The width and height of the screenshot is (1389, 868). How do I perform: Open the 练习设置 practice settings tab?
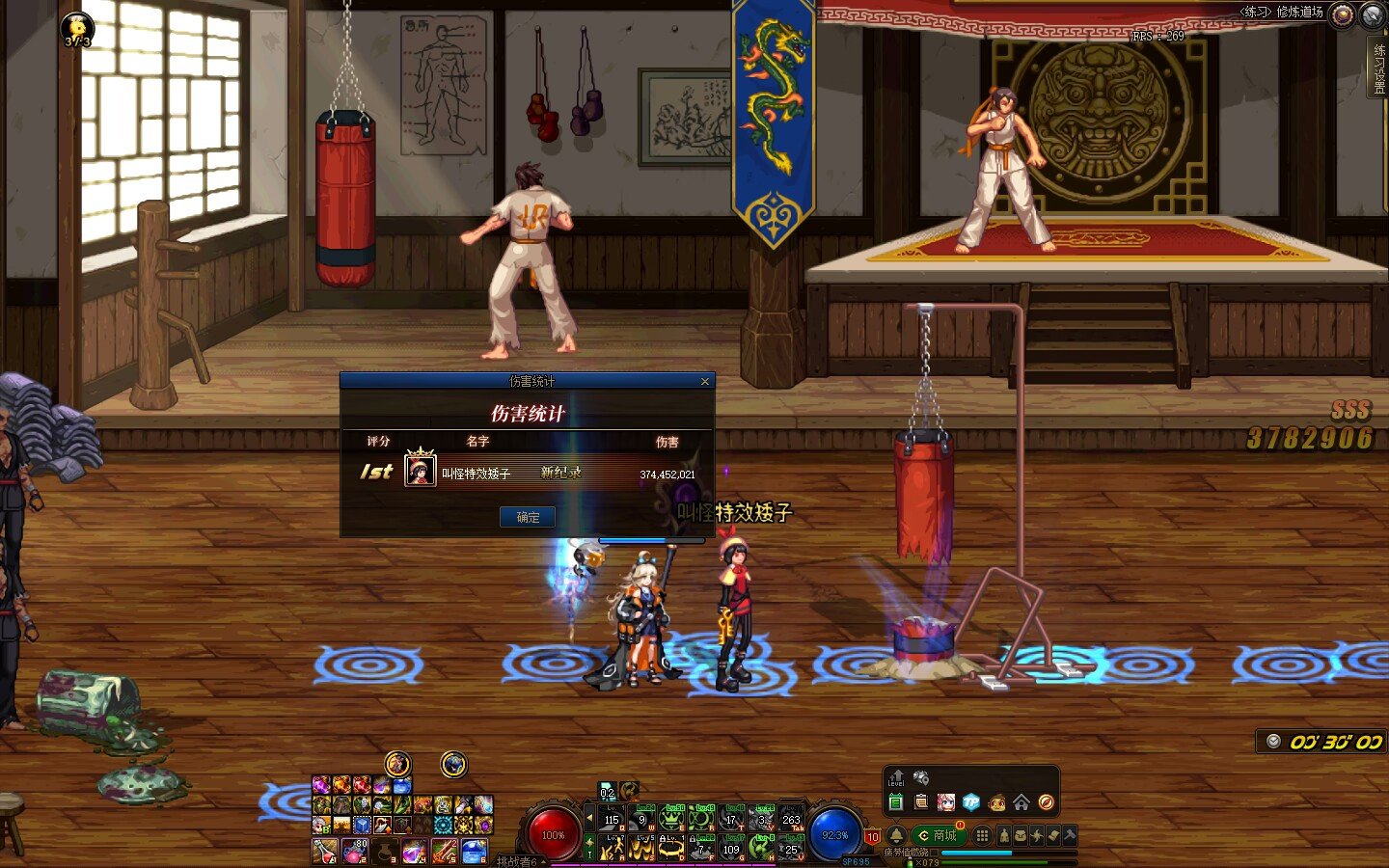1378,68
